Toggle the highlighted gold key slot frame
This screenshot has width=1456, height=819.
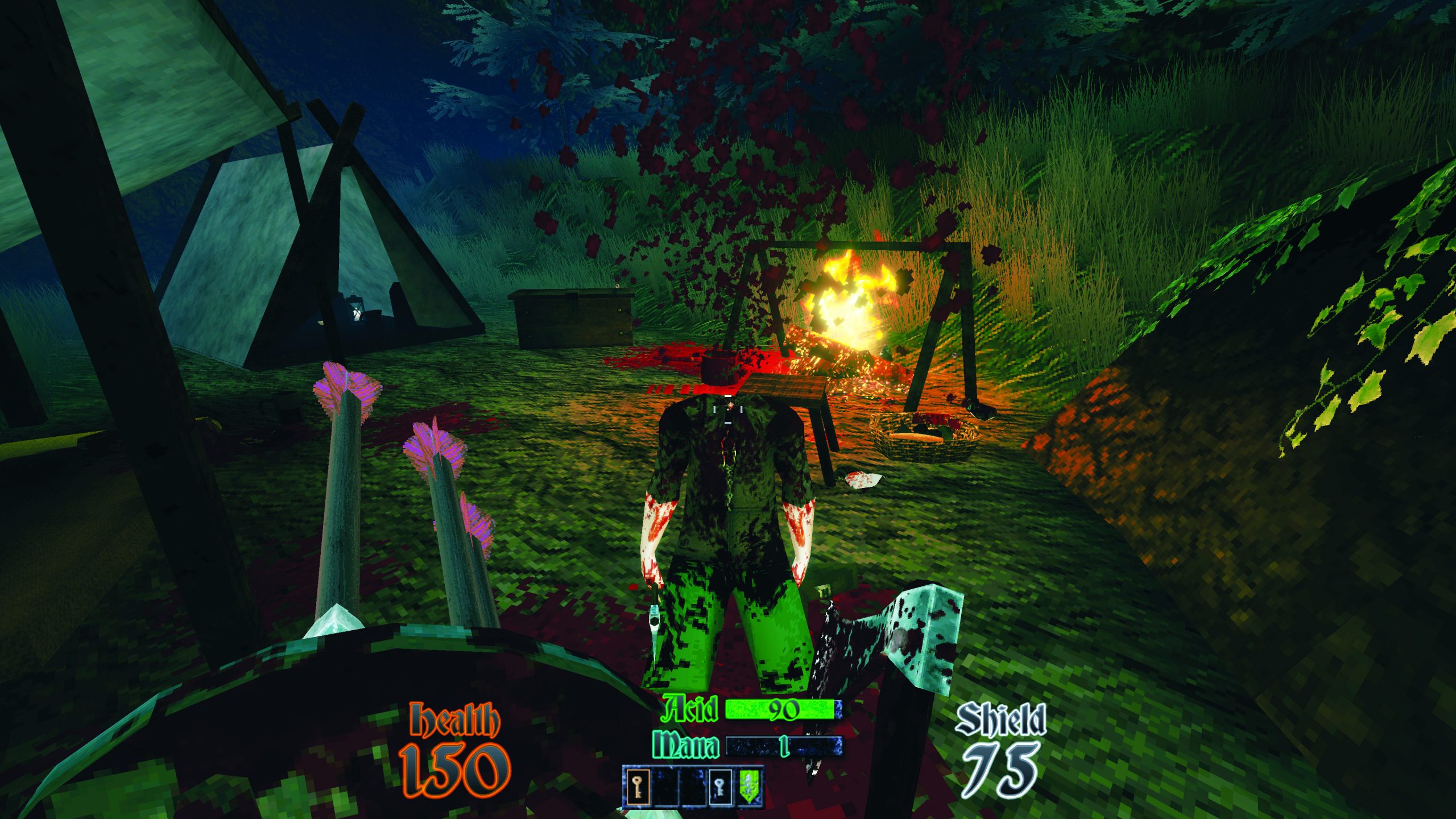pyautogui.click(x=638, y=787)
